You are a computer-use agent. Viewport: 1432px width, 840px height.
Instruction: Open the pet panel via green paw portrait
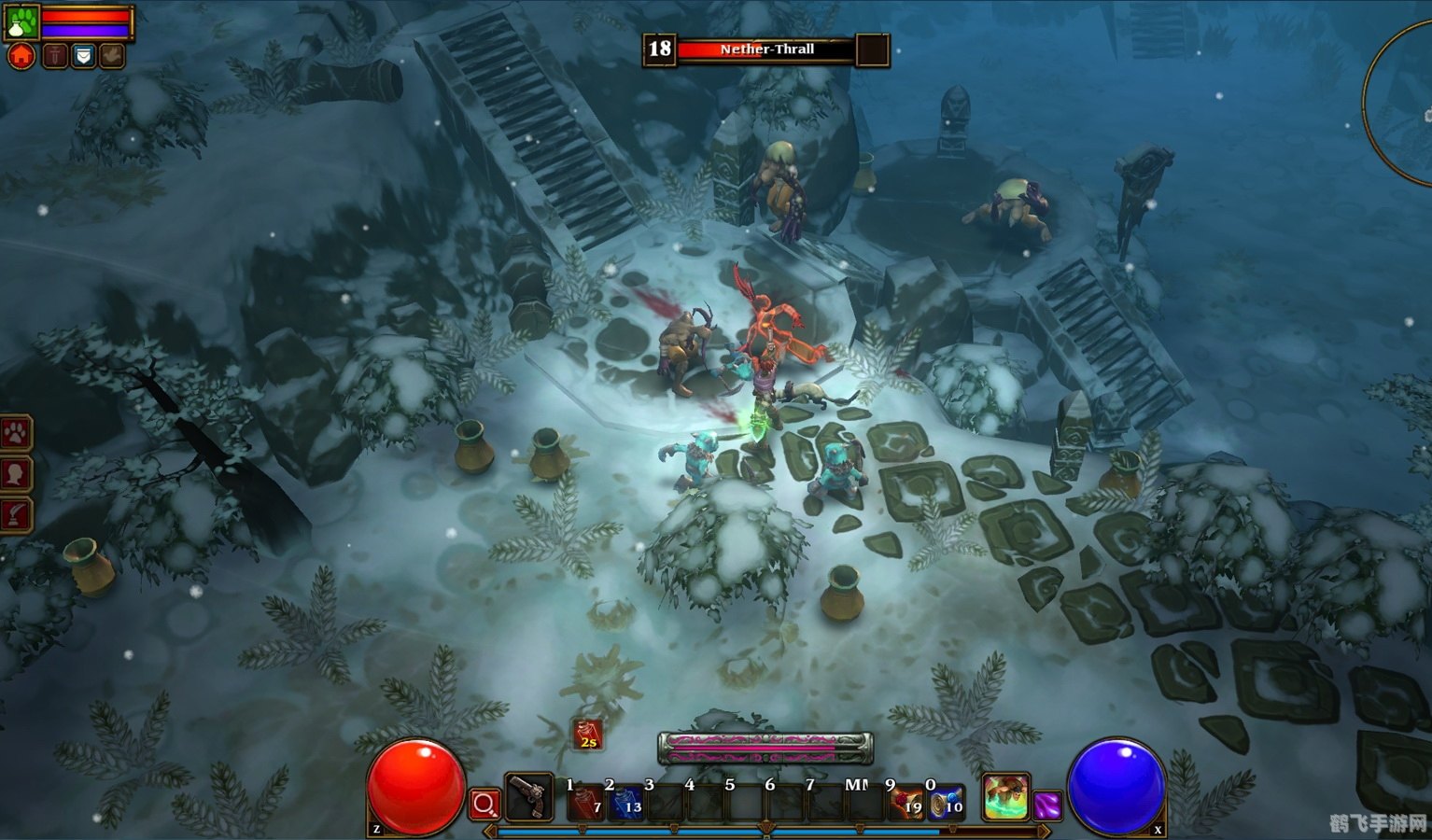tap(21, 21)
